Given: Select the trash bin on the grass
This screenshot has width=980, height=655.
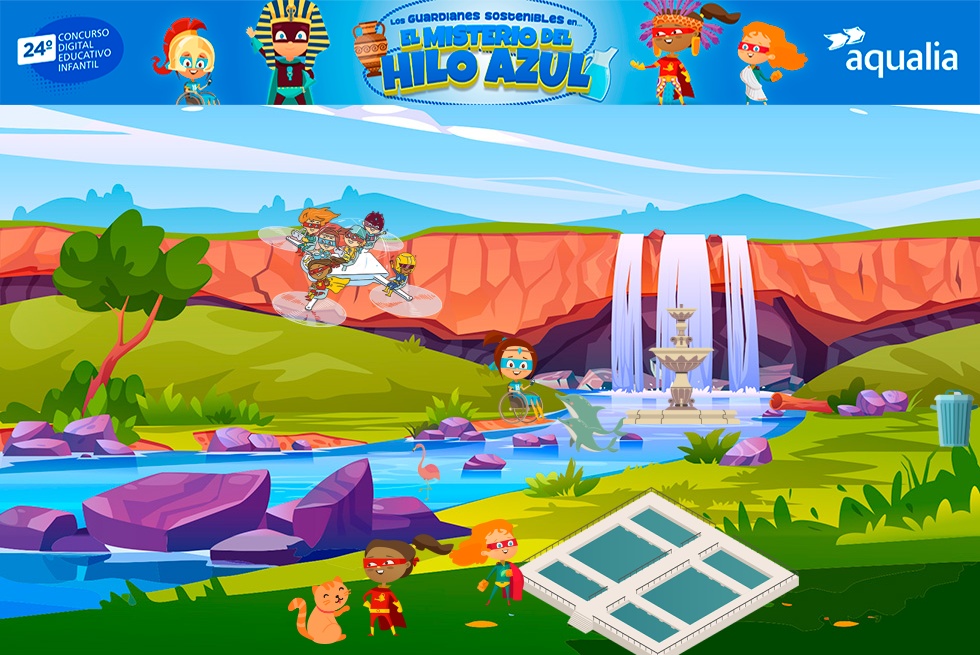Looking at the screenshot, I should [952, 418].
